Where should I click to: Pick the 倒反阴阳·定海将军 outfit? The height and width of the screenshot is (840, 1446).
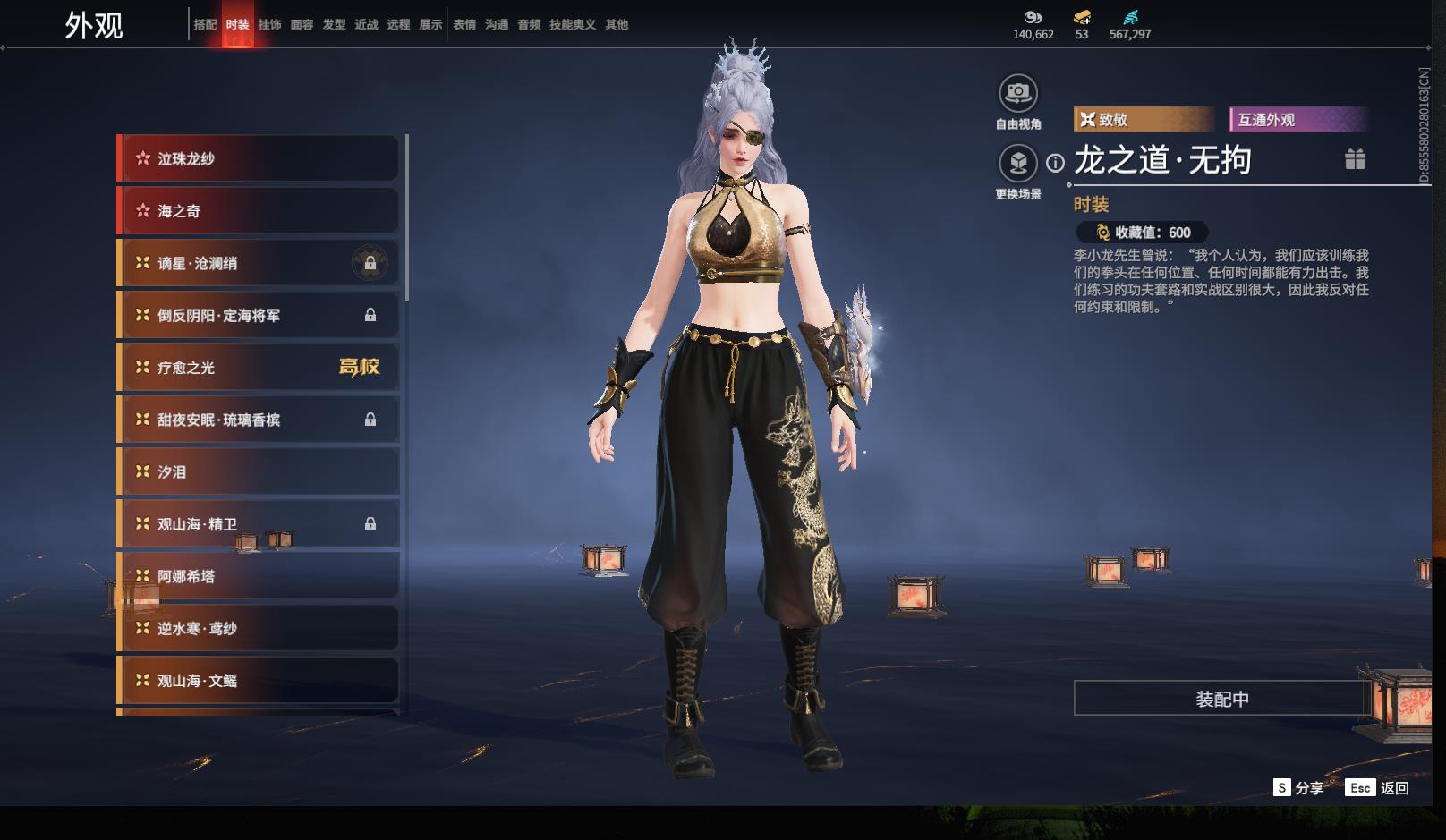(259, 316)
